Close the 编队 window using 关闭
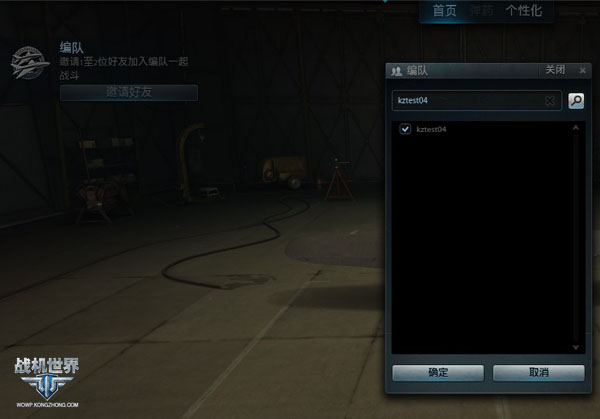Screen dimensions: 600x419 click(x=555, y=70)
